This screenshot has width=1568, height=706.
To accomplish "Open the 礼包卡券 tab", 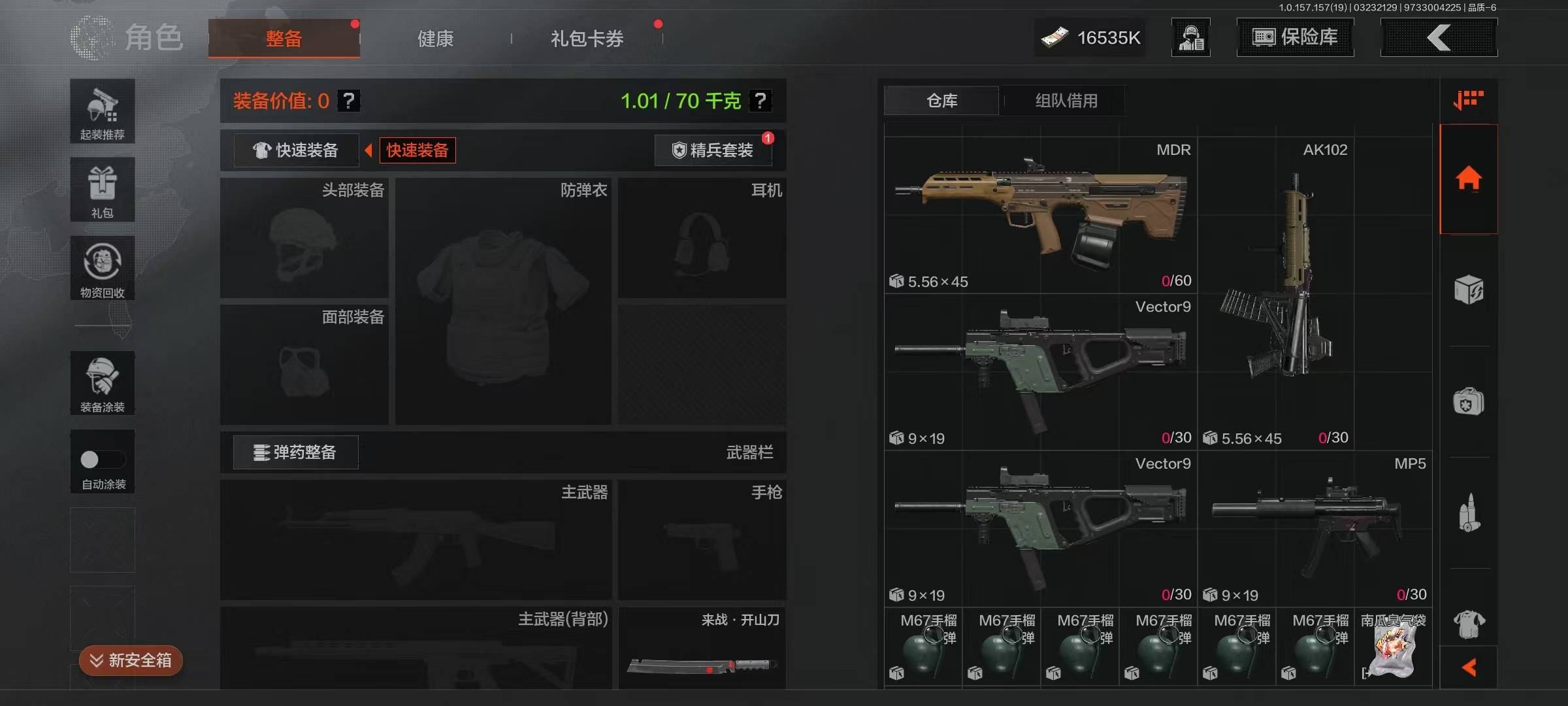I will 587,39.
